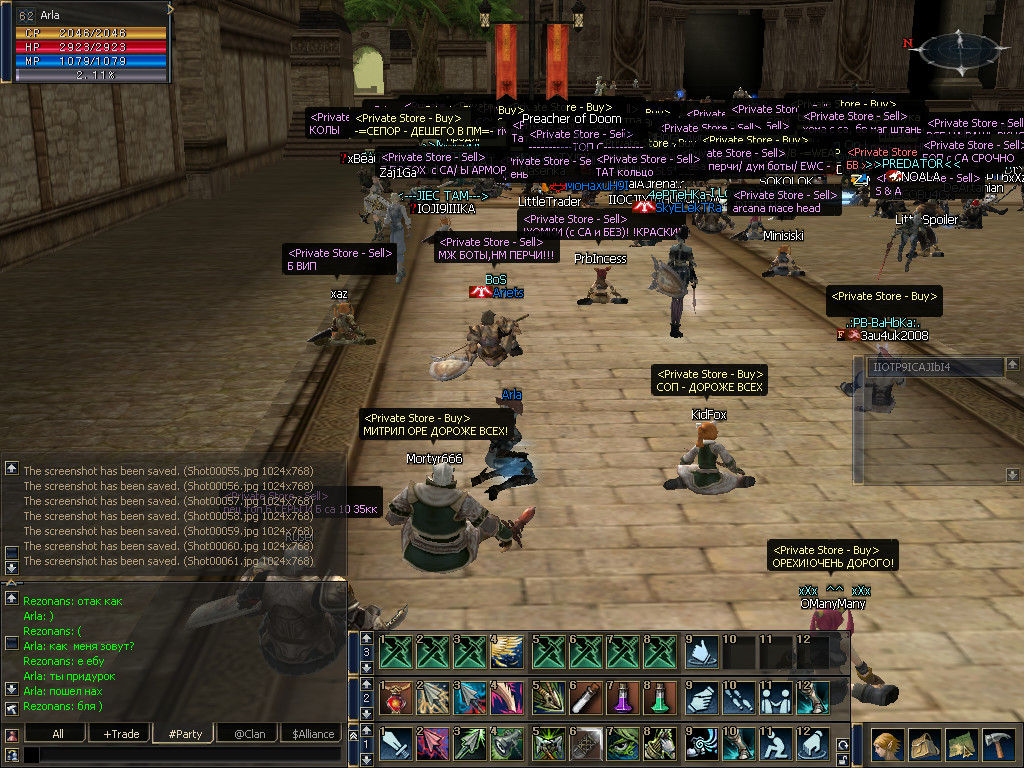Image resolution: width=1024 pixels, height=768 pixels.
Task: Open the +Trade chat tab
Action: [x=121, y=734]
